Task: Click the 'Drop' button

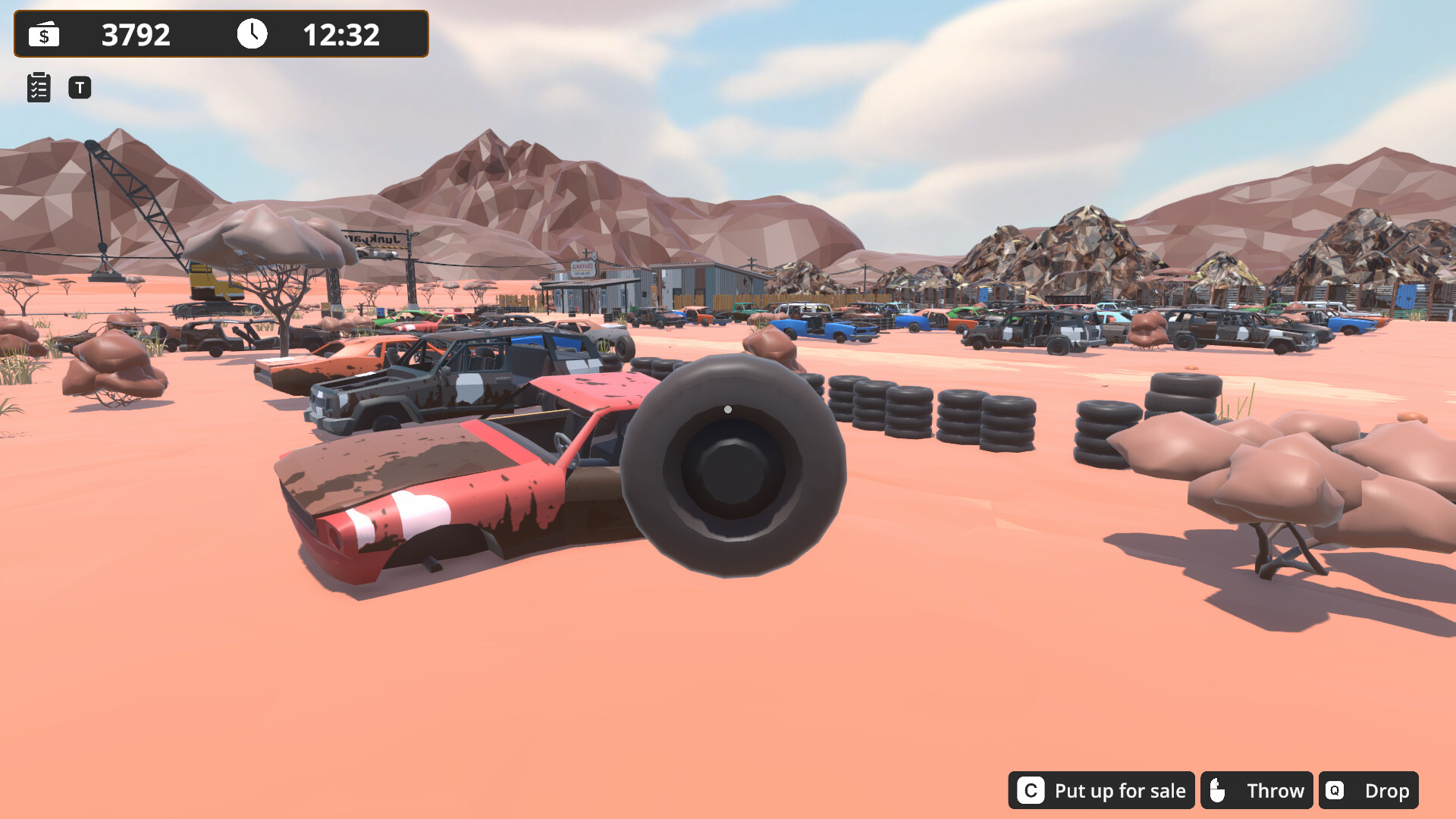Action: pyautogui.click(x=1390, y=790)
